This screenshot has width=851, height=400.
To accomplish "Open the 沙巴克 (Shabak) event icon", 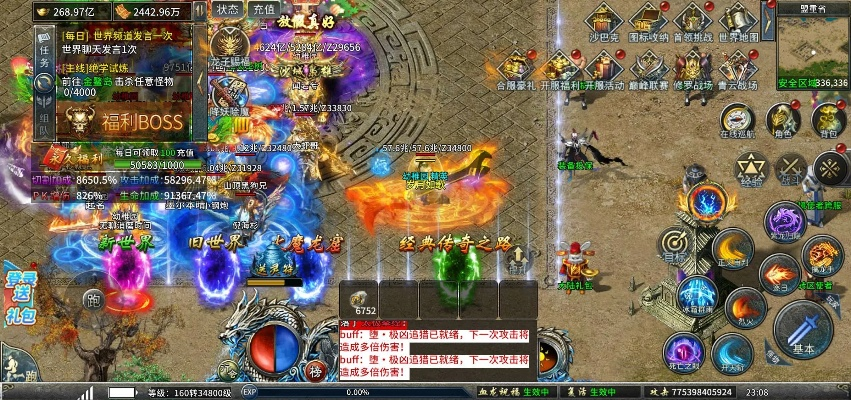I will tap(603, 22).
